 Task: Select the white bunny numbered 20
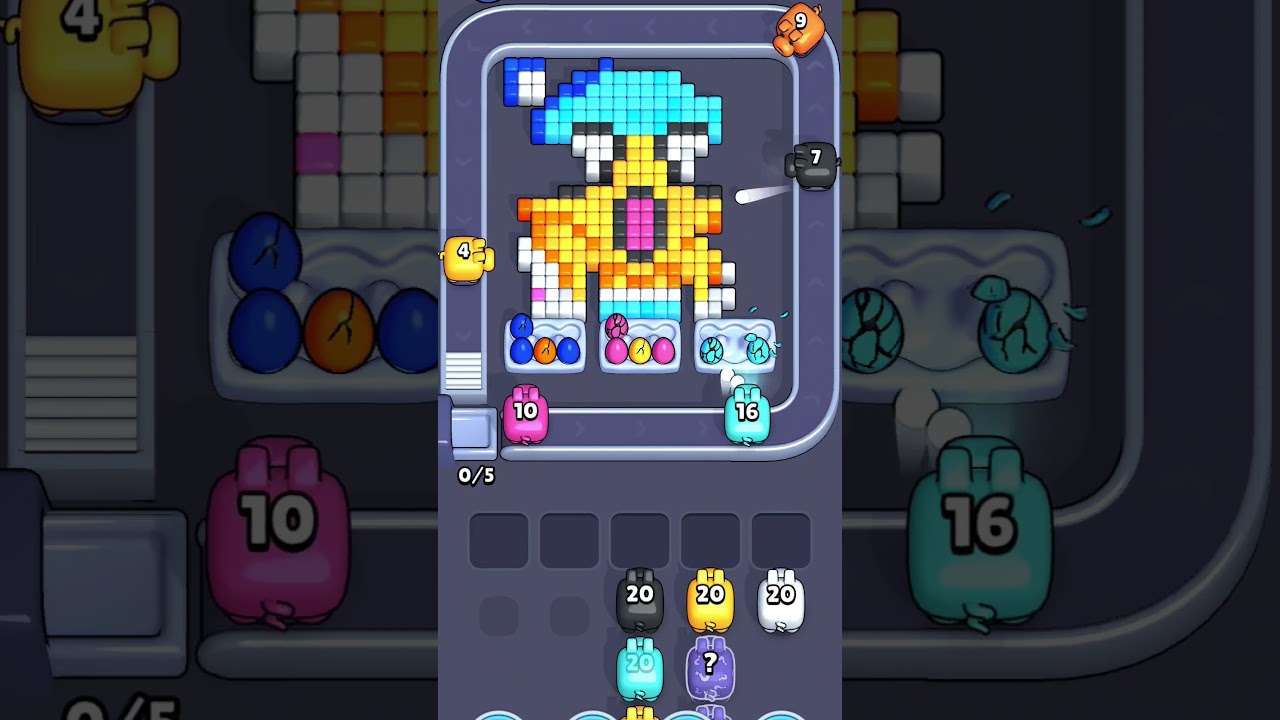(778, 597)
